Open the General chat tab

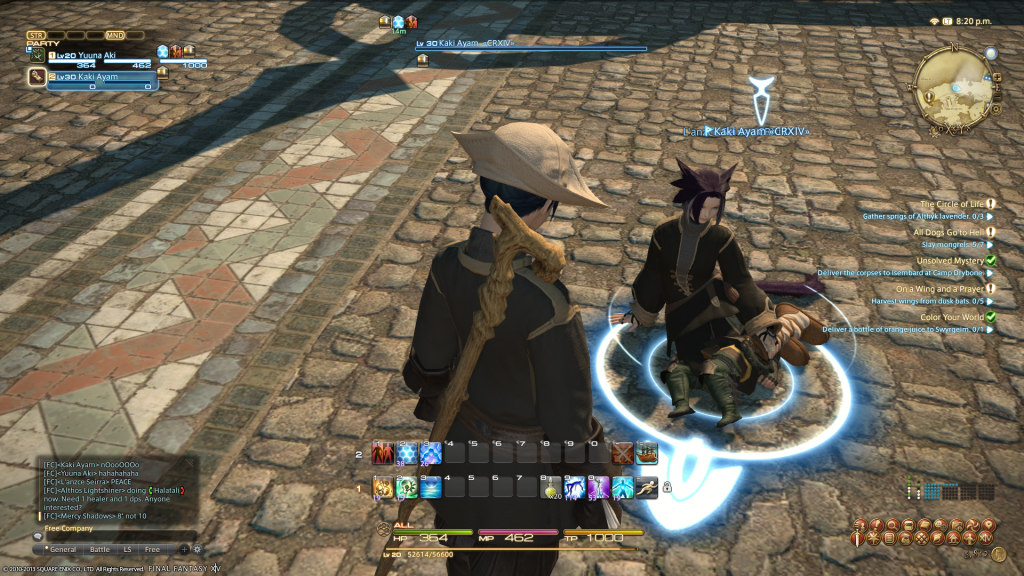point(63,549)
